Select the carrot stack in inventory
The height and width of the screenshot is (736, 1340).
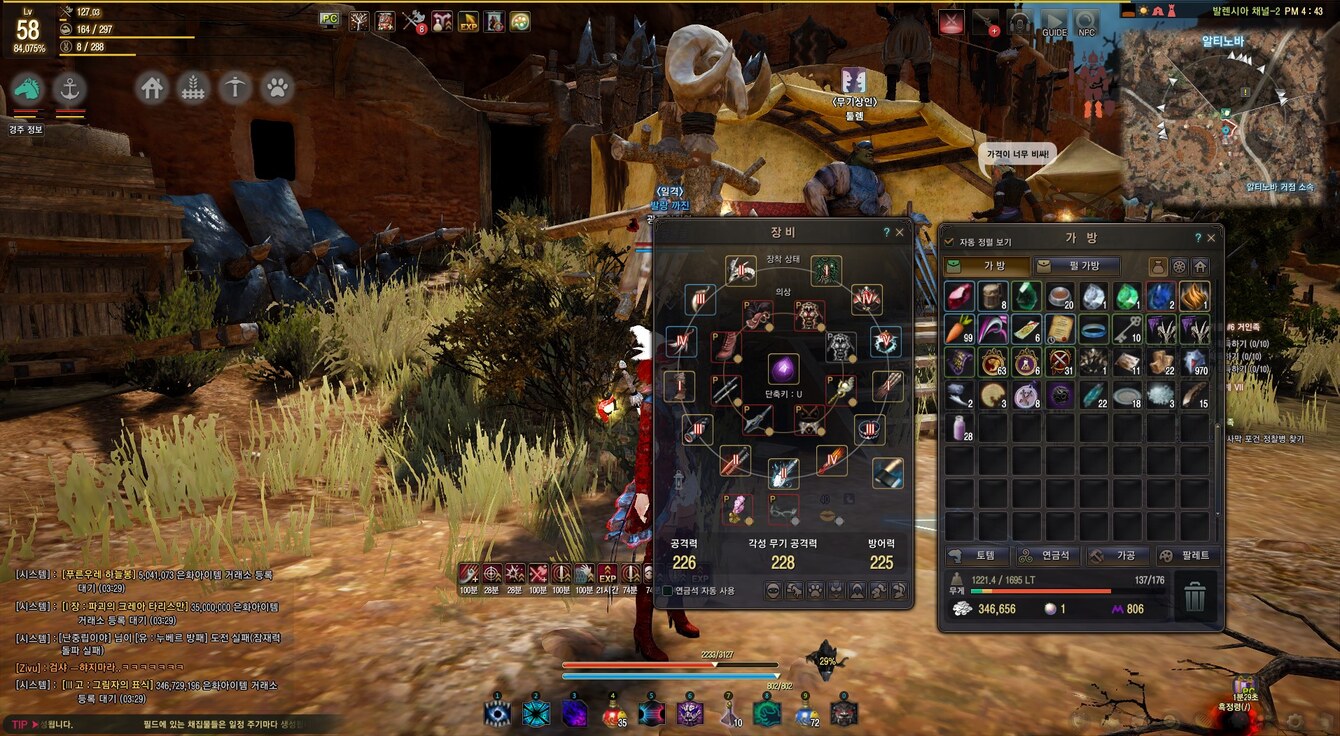point(959,328)
